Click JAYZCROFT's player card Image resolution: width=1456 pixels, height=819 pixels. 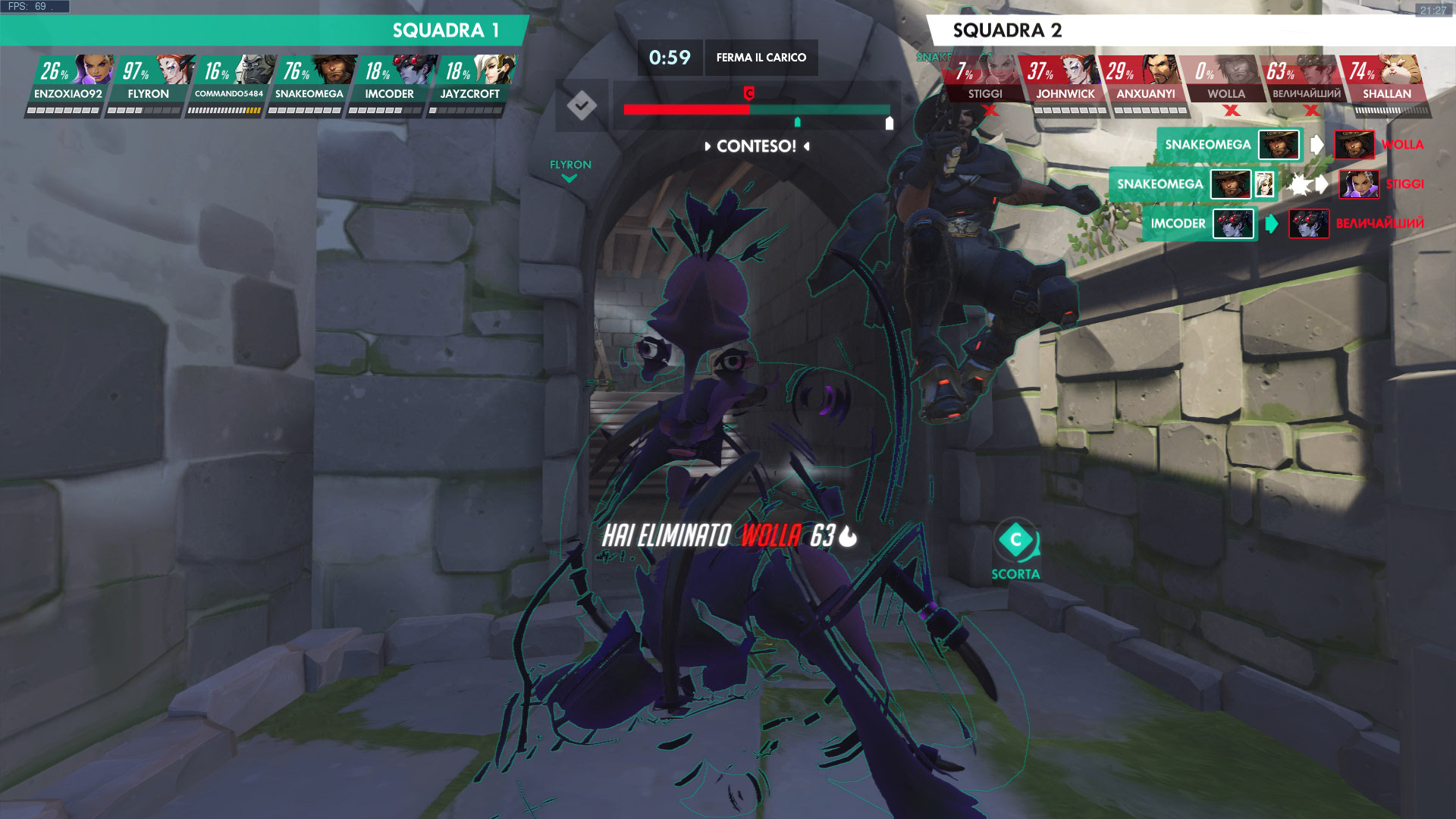pyautogui.click(x=470, y=83)
